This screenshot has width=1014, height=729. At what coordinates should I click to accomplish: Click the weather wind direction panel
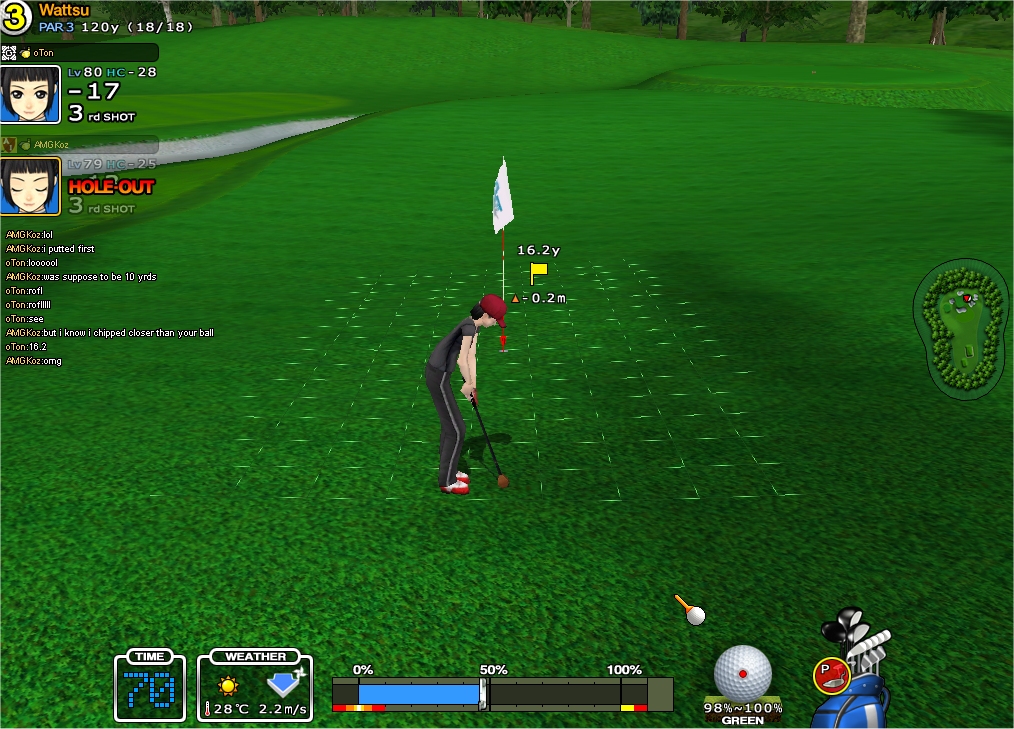click(255, 687)
